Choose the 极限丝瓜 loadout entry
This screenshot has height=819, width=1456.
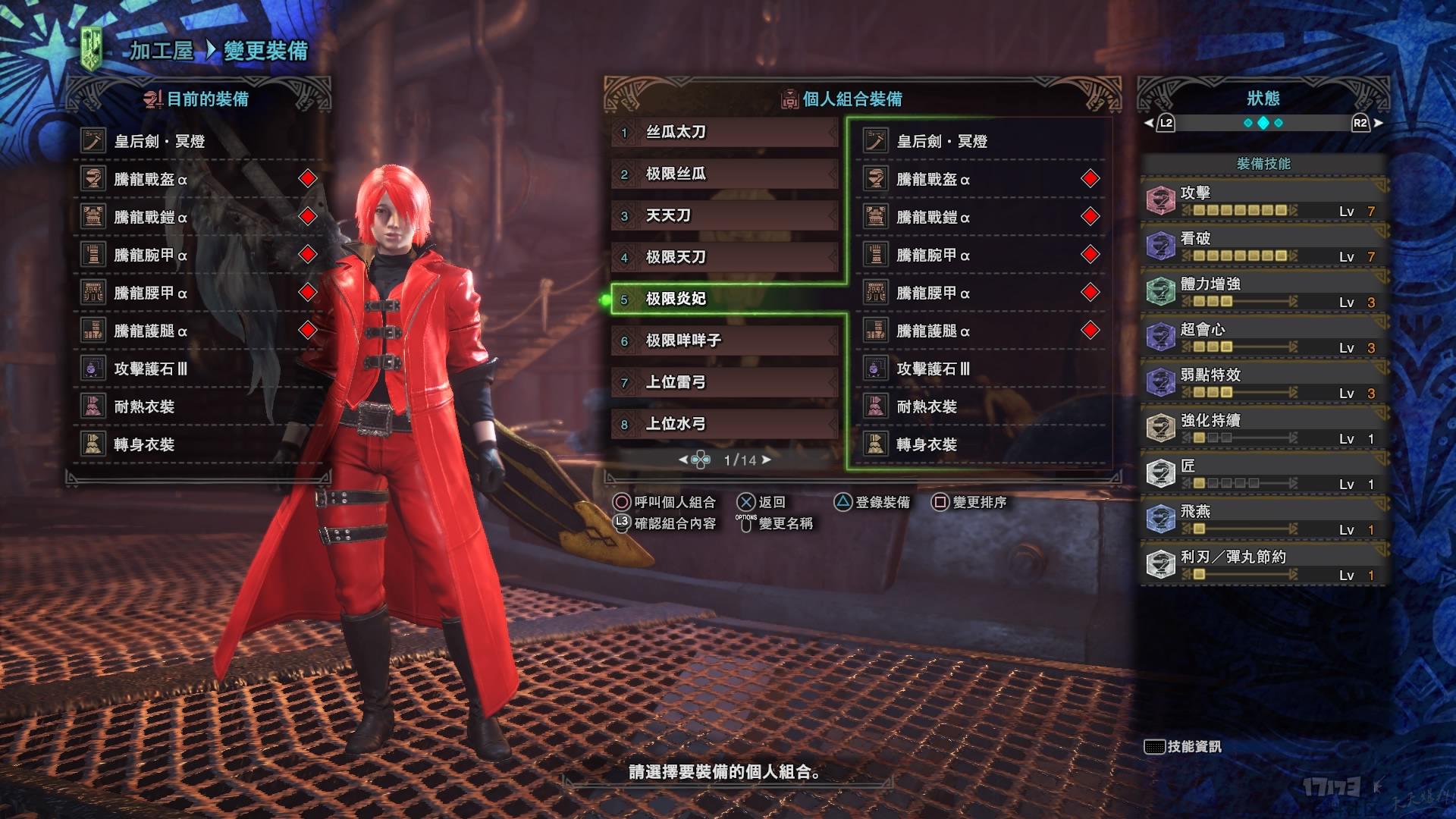pyautogui.click(x=724, y=174)
